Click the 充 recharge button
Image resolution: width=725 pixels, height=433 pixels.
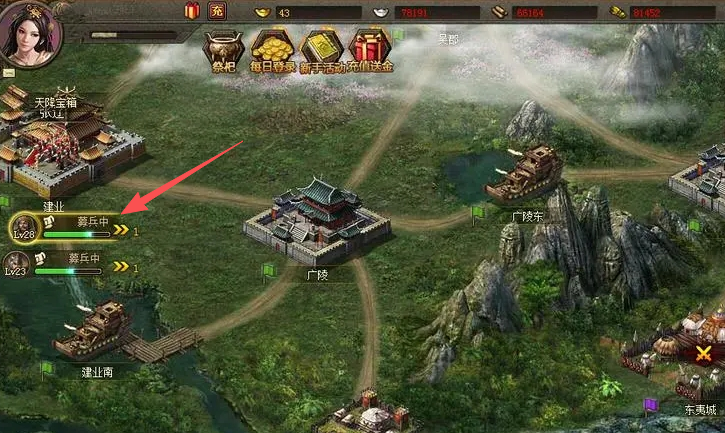point(218,11)
